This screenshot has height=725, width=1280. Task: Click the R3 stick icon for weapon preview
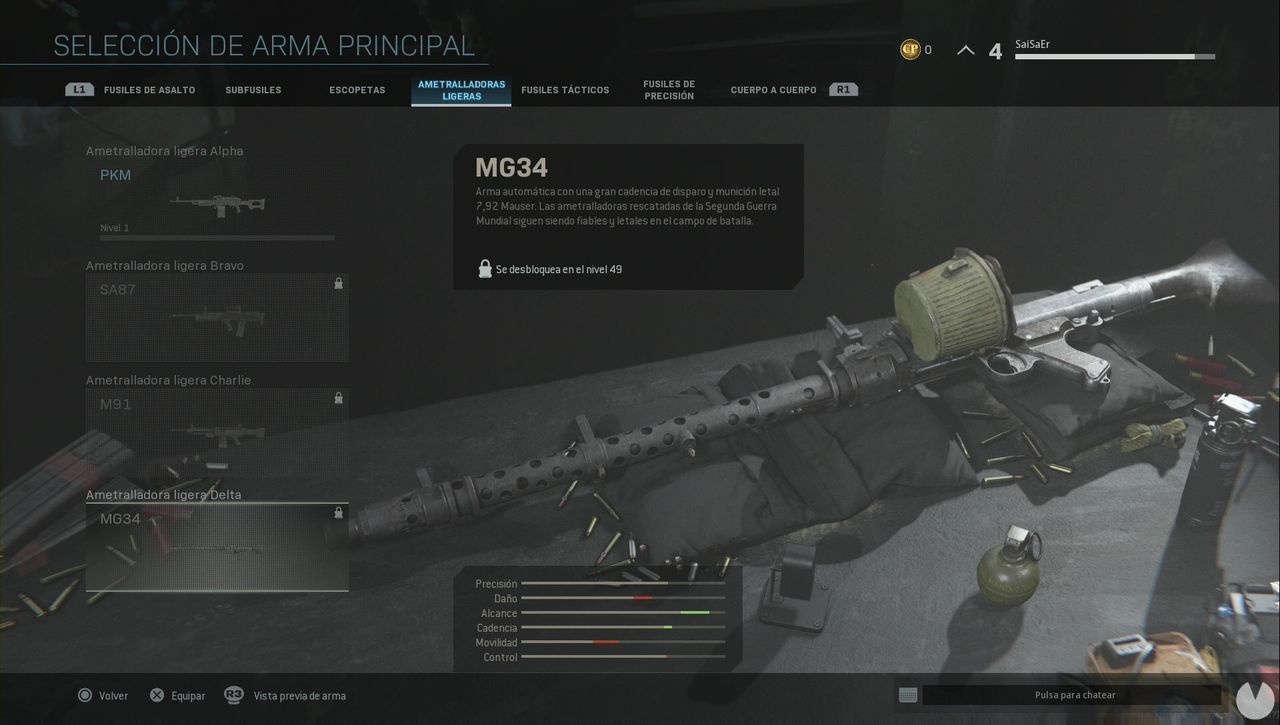[x=235, y=695]
